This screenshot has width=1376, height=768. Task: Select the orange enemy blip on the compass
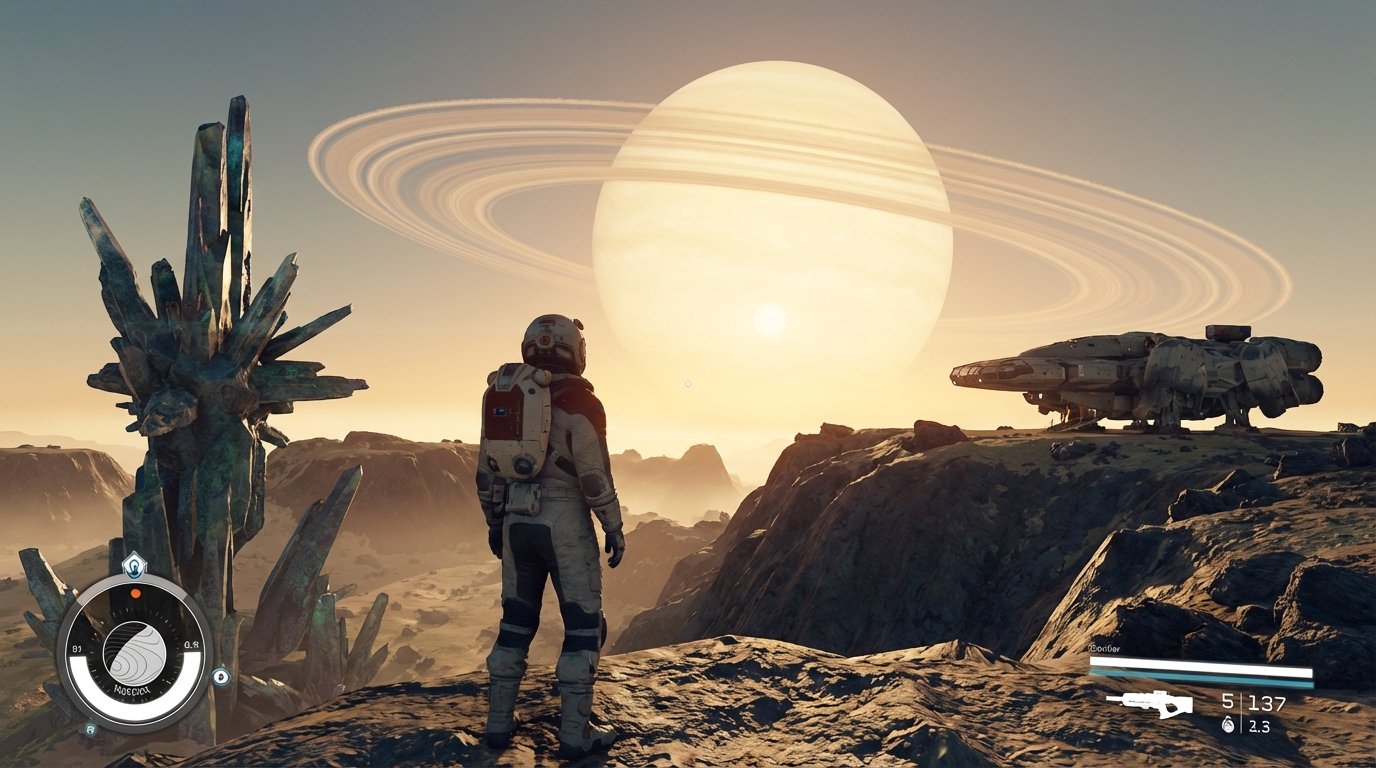tap(135, 593)
